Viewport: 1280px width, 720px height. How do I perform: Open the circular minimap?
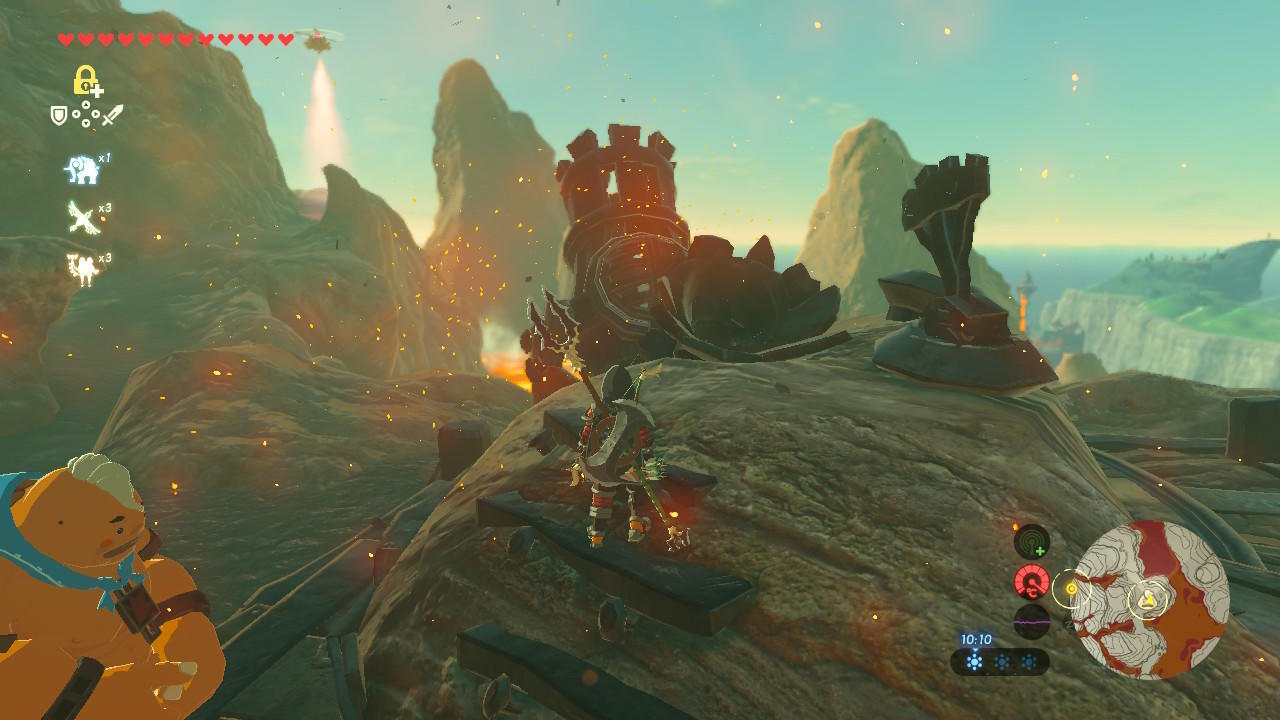pos(1150,600)
